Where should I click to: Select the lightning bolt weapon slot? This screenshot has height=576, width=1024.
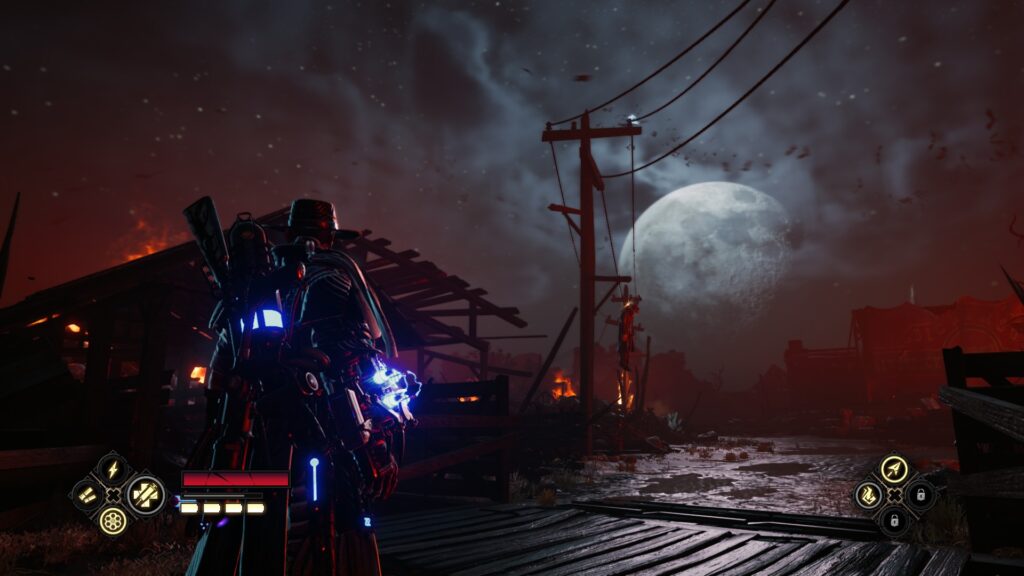[113, 469]
